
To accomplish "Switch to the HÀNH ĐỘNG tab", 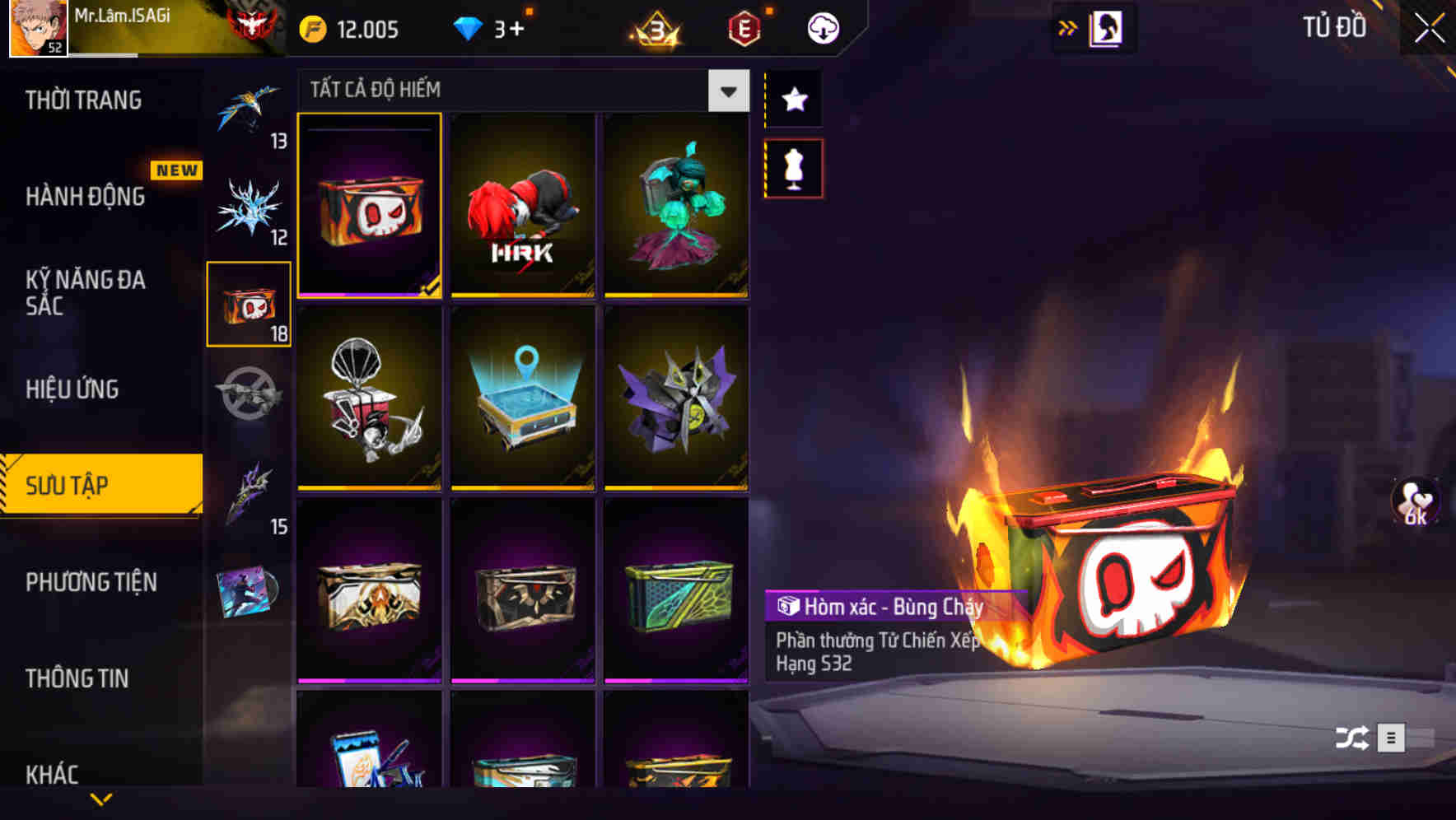I will [84, 198].
